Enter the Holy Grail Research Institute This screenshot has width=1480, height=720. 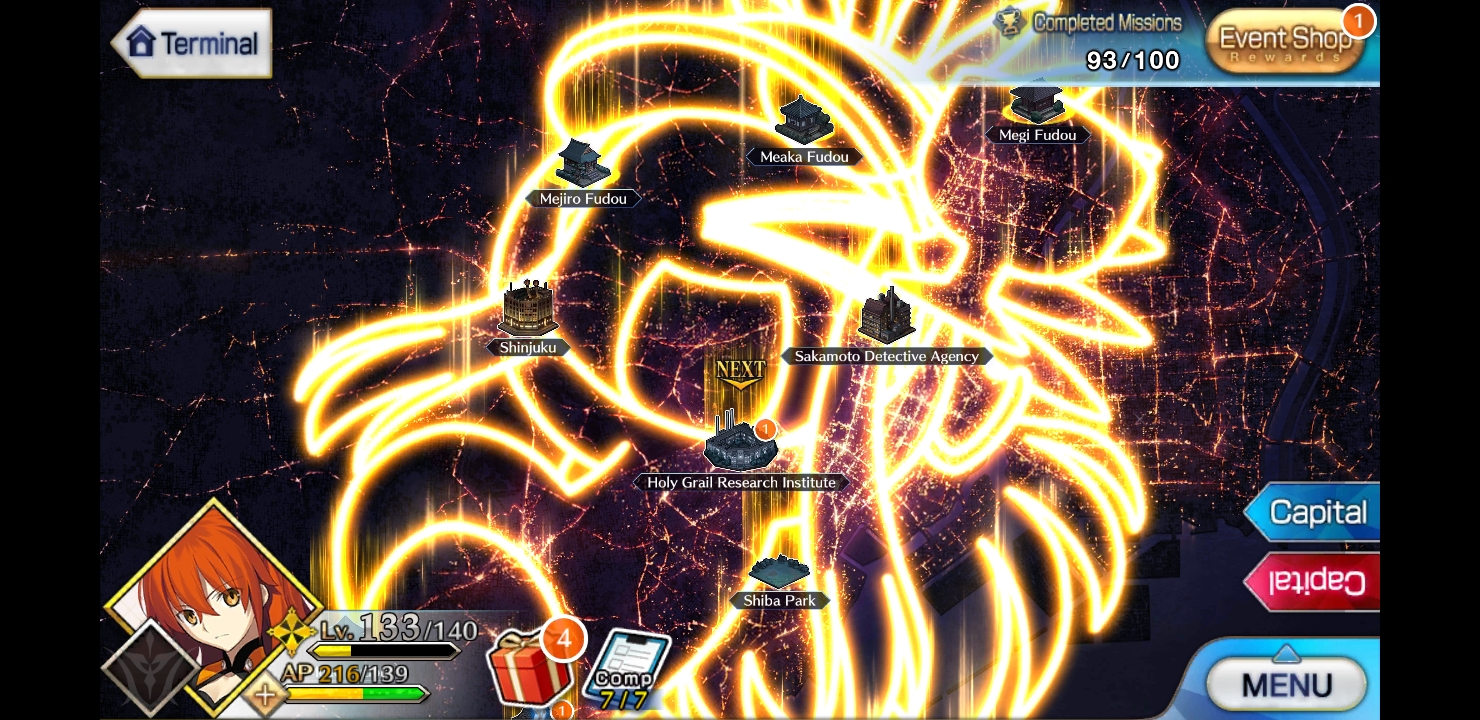[x=740, y=446]
